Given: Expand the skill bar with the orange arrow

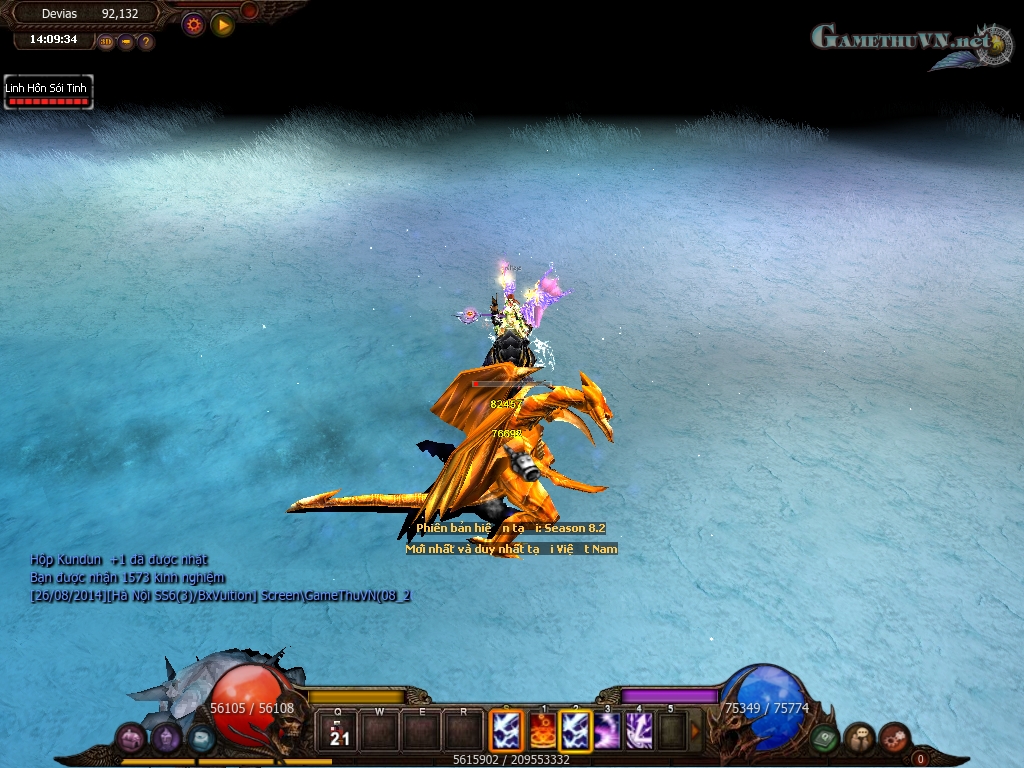Looking at the screenshot, I should pos(695,731).
